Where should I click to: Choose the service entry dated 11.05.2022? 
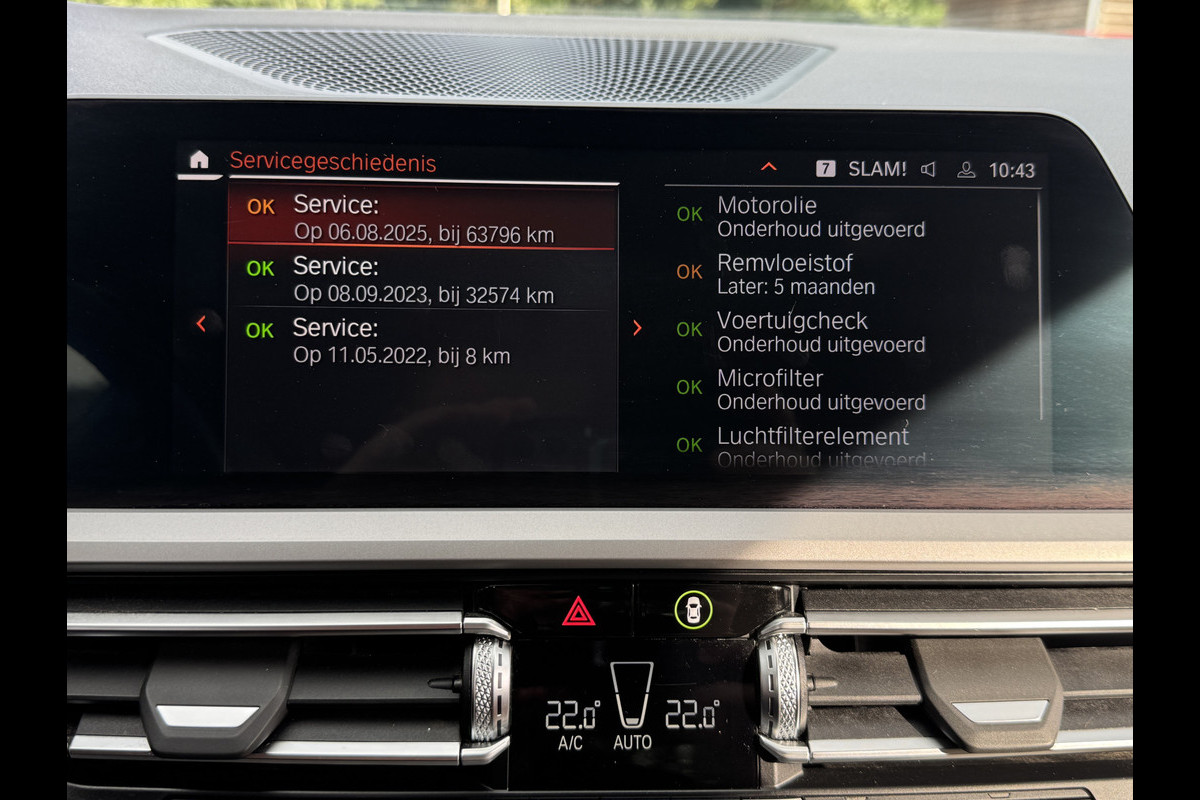(x=422, y=341)
